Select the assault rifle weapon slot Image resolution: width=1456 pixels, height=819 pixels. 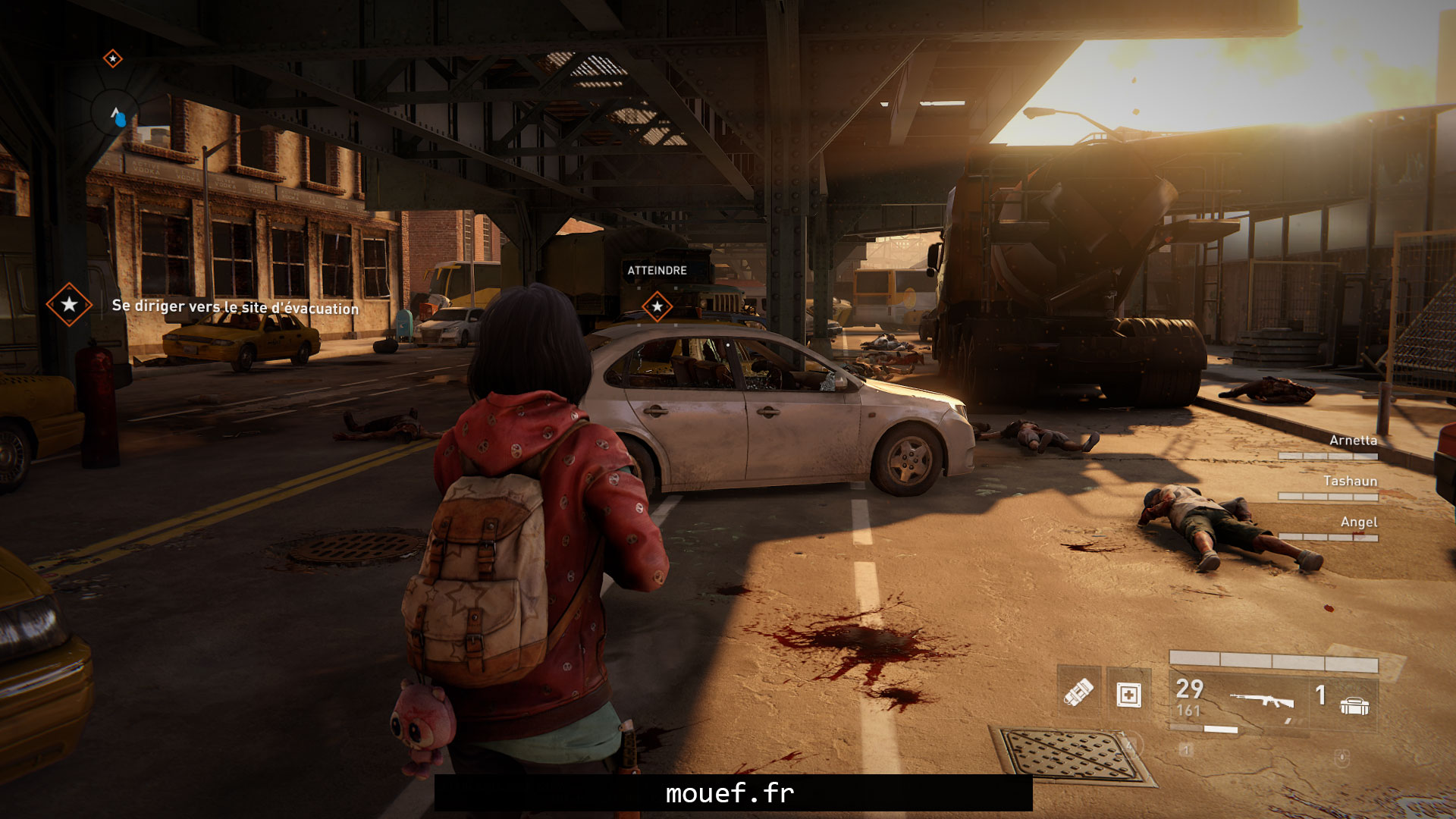pyautogui.click(x=1262, y=701)
